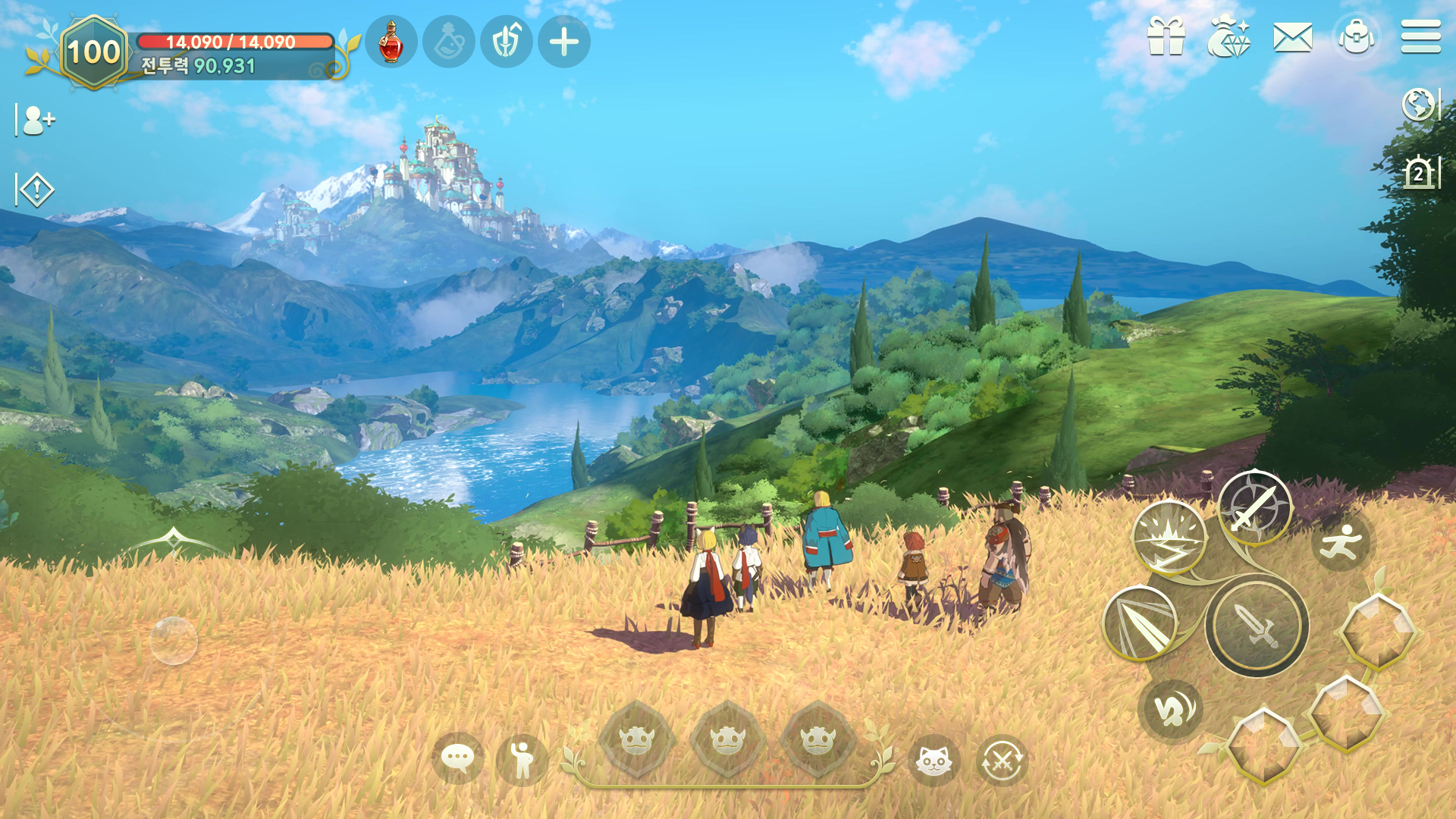Tap the plus button to add a quick slot
The height and width of the screenshot is (819, 1456).
[x=562, y=42]
